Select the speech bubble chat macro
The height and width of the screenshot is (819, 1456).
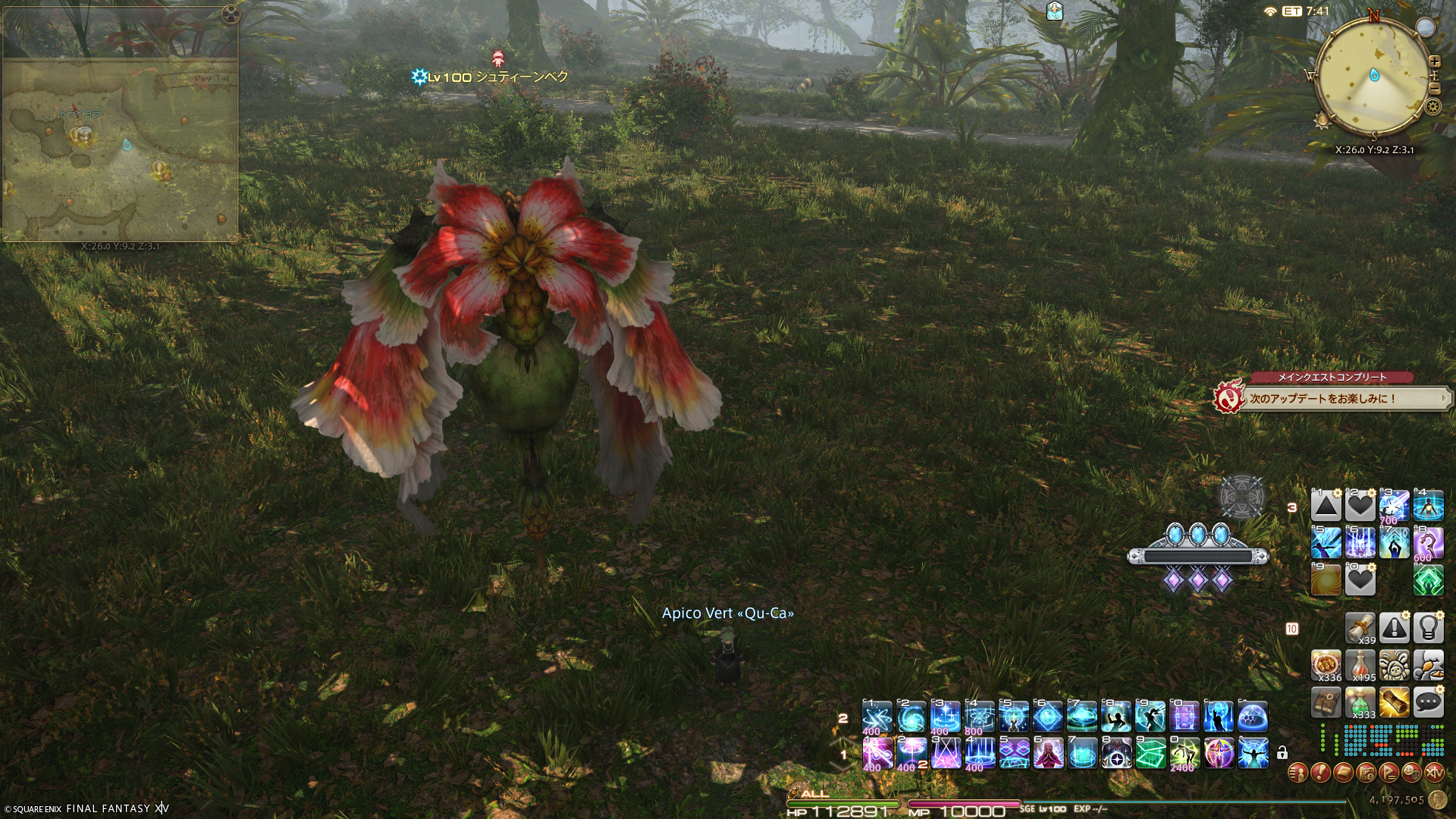click(1428, 703)
